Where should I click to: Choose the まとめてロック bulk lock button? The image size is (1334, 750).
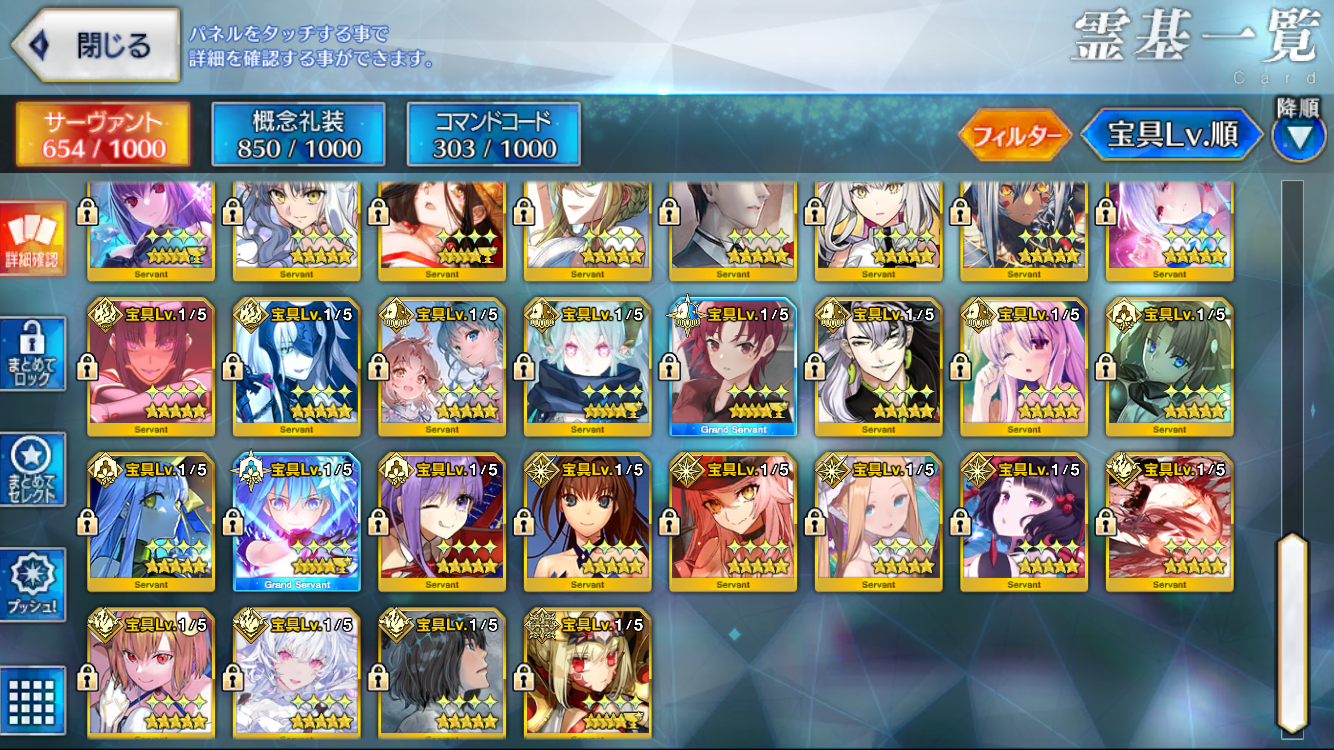(x=32, y=354)
